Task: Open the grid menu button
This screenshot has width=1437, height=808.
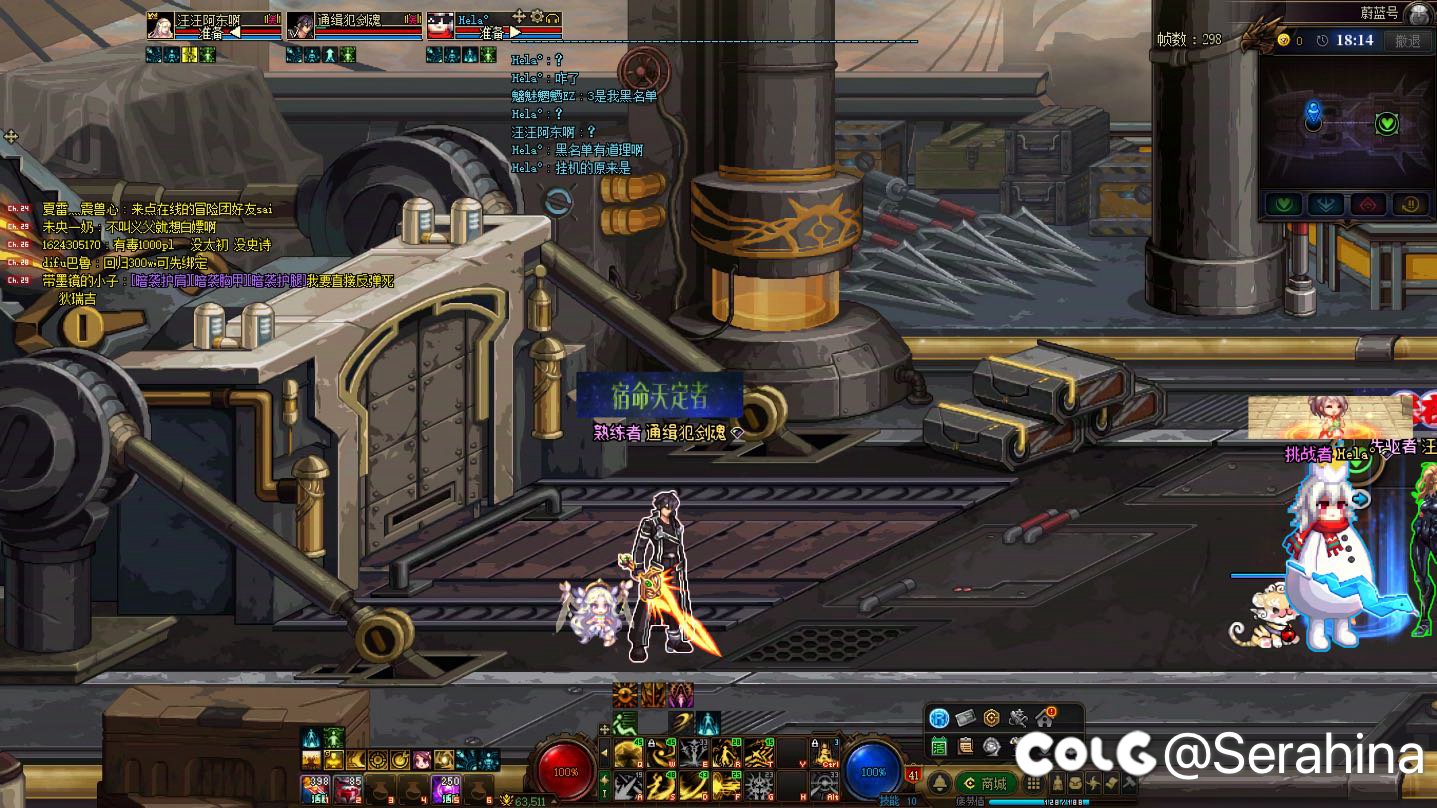Action: click(x=1034, y=783)
